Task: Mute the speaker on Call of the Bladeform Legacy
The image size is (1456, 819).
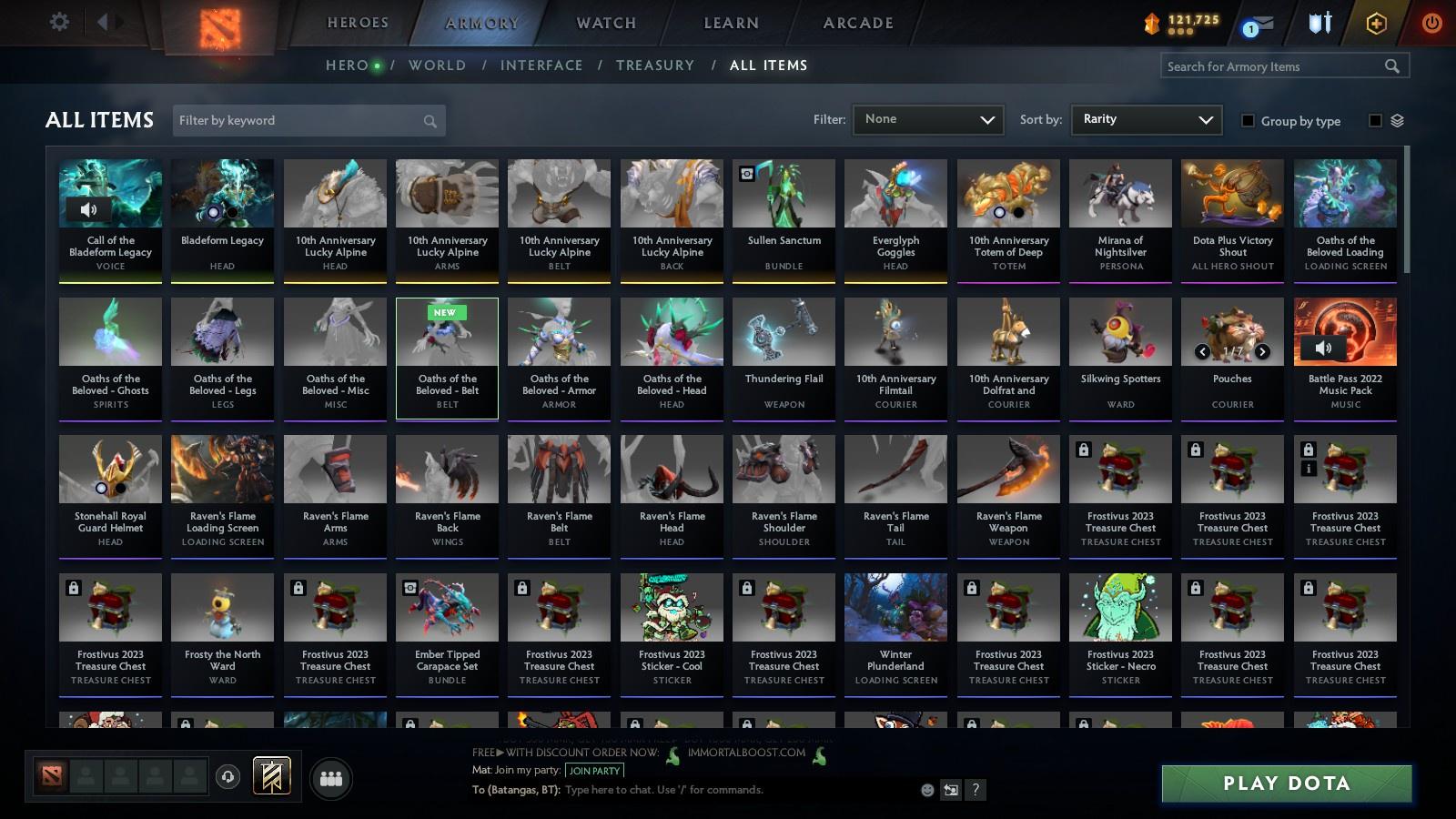Action: pyautogui.click(x=88, y=209)
